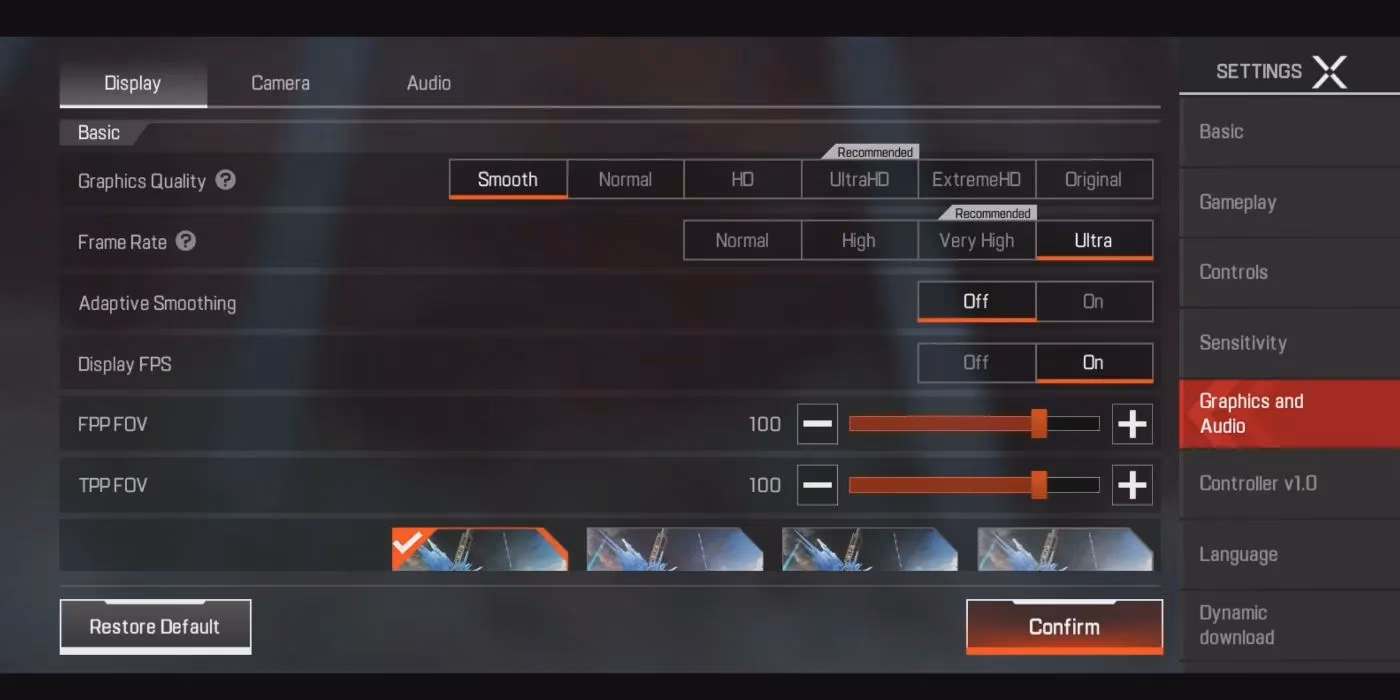This screenshot has width=1400, height=700.
Task: Set Graphics Quality to Normal
Action: 625,180
